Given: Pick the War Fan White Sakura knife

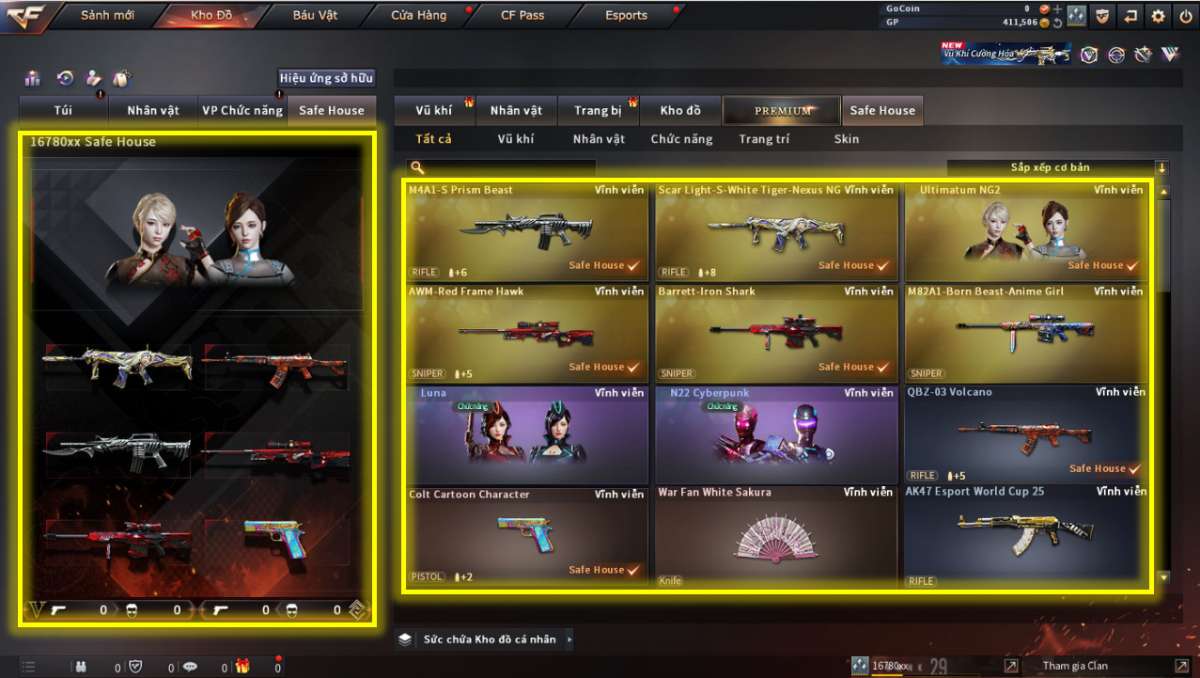Looking at the screenshot, I should coord(776,536).
